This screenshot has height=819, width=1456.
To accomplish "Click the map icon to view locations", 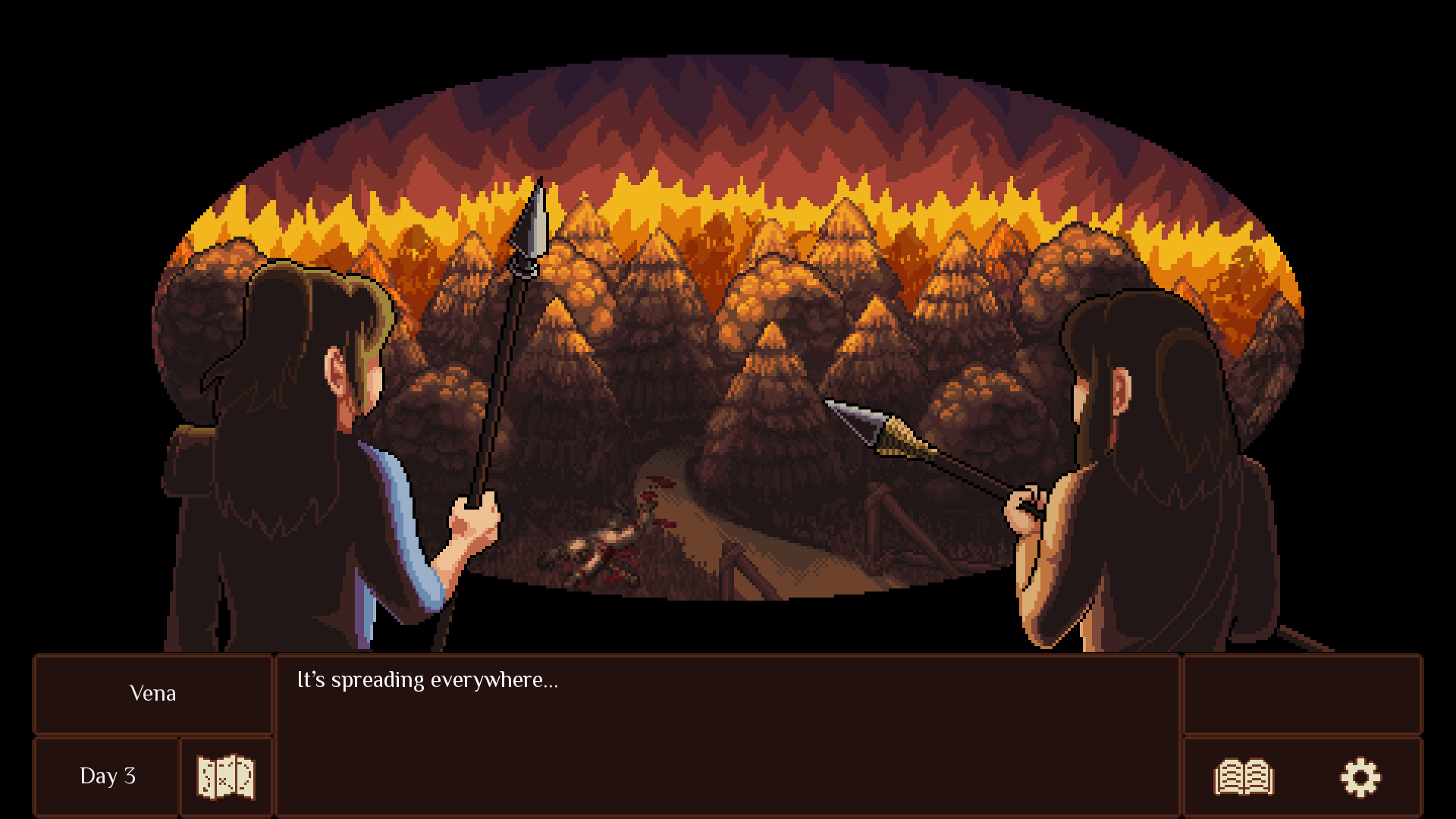I will pos(225,775).
